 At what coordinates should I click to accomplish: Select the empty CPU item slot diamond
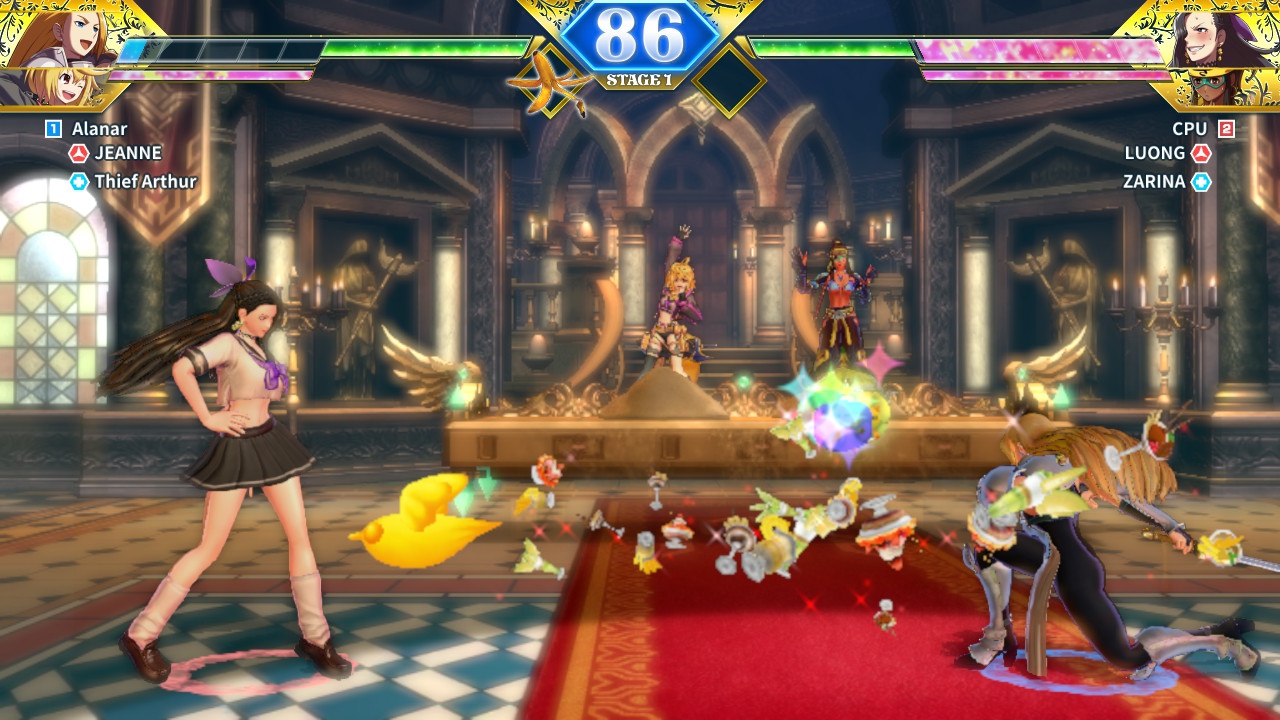[729, 79]
